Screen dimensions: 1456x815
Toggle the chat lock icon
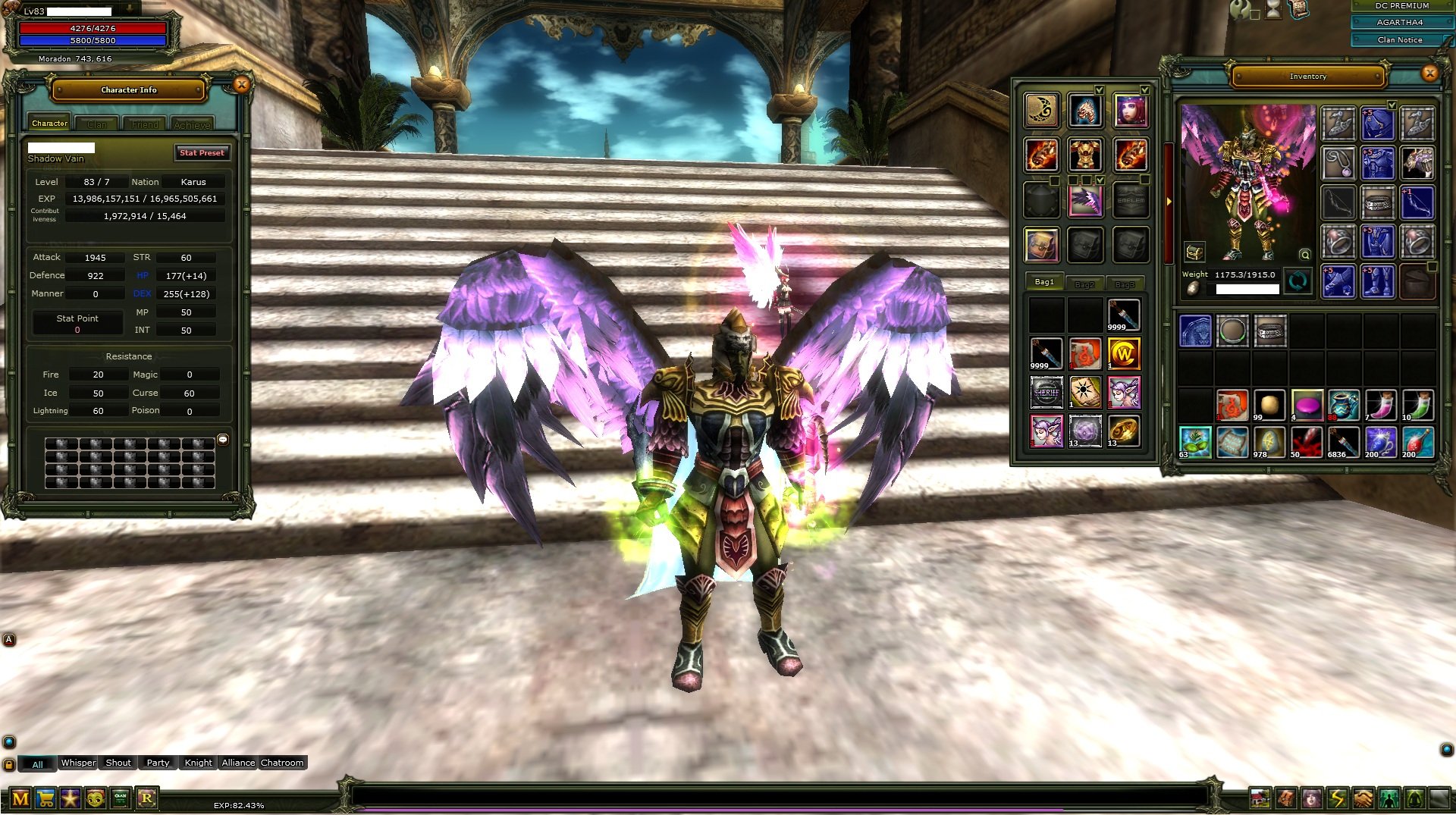click(x=9, y=764)
